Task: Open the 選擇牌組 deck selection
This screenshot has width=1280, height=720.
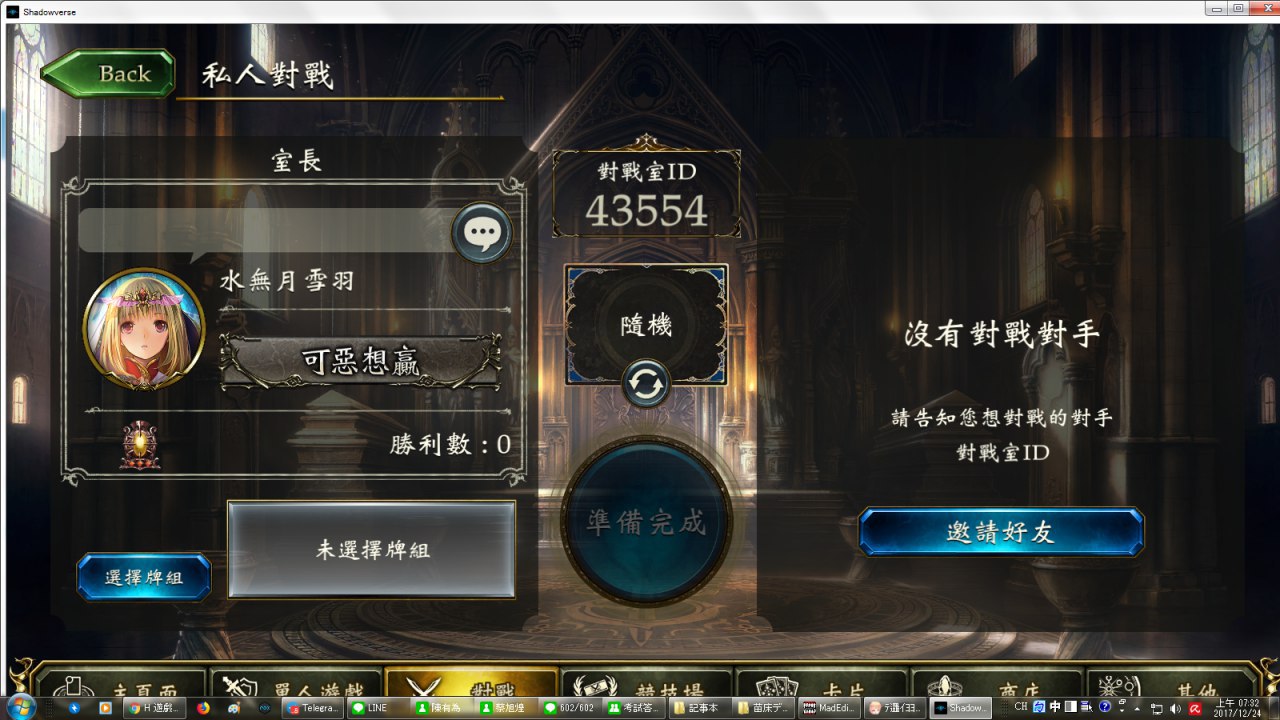Action: click(144, 577)
